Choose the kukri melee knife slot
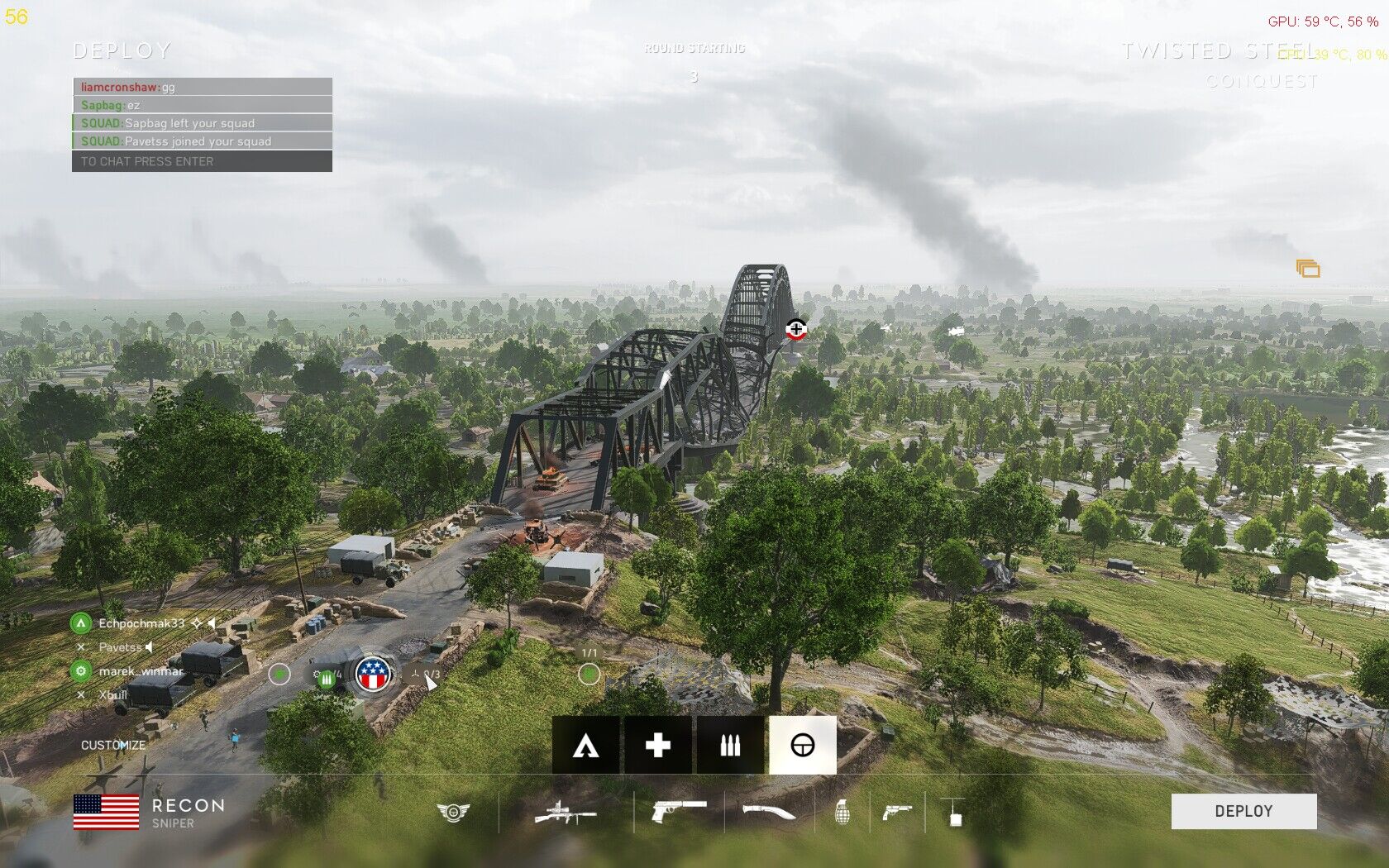Screen dimensions: 1389x868 click(768, 812)
